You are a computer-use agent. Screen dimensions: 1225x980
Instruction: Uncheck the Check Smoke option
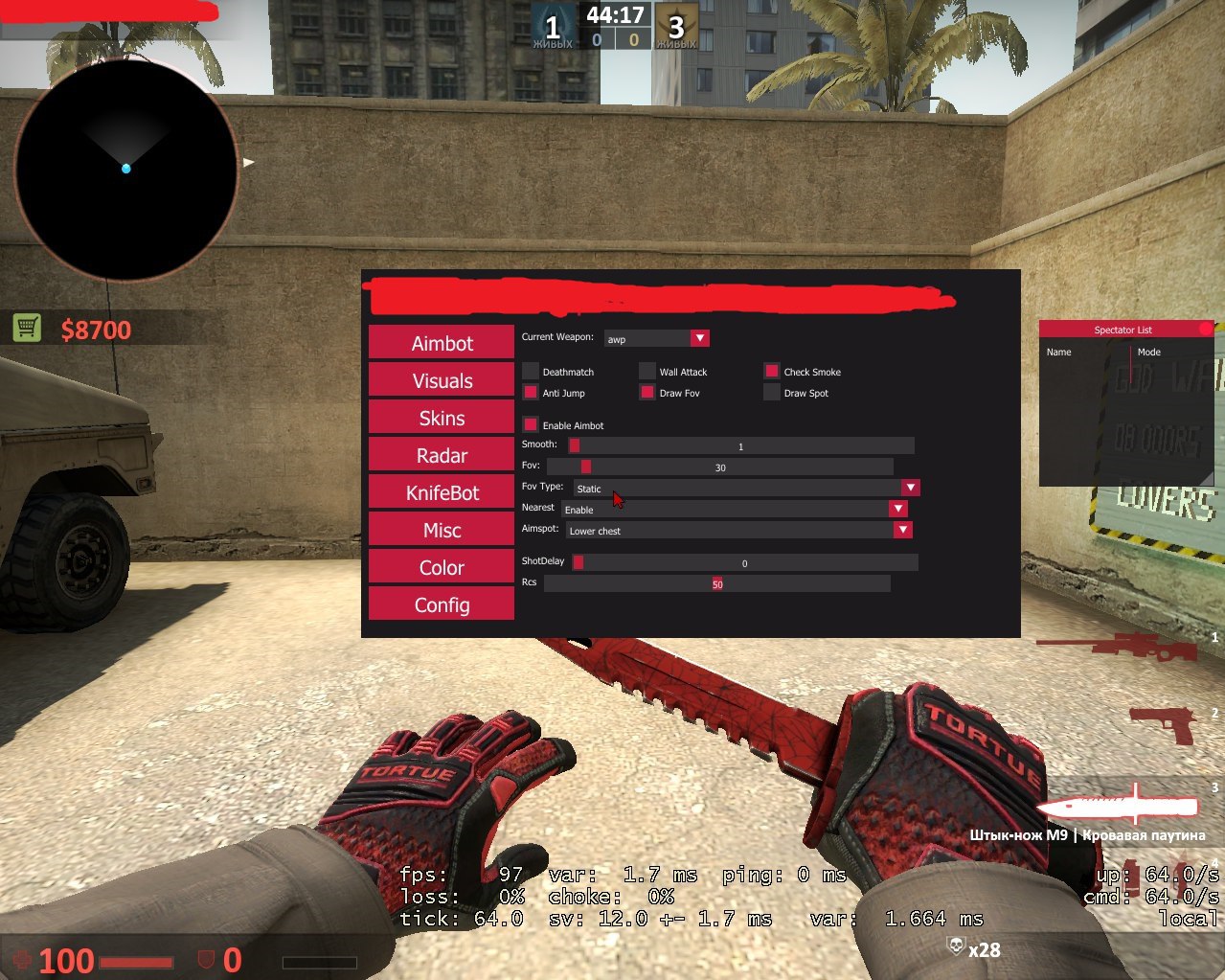coord(772,371)
